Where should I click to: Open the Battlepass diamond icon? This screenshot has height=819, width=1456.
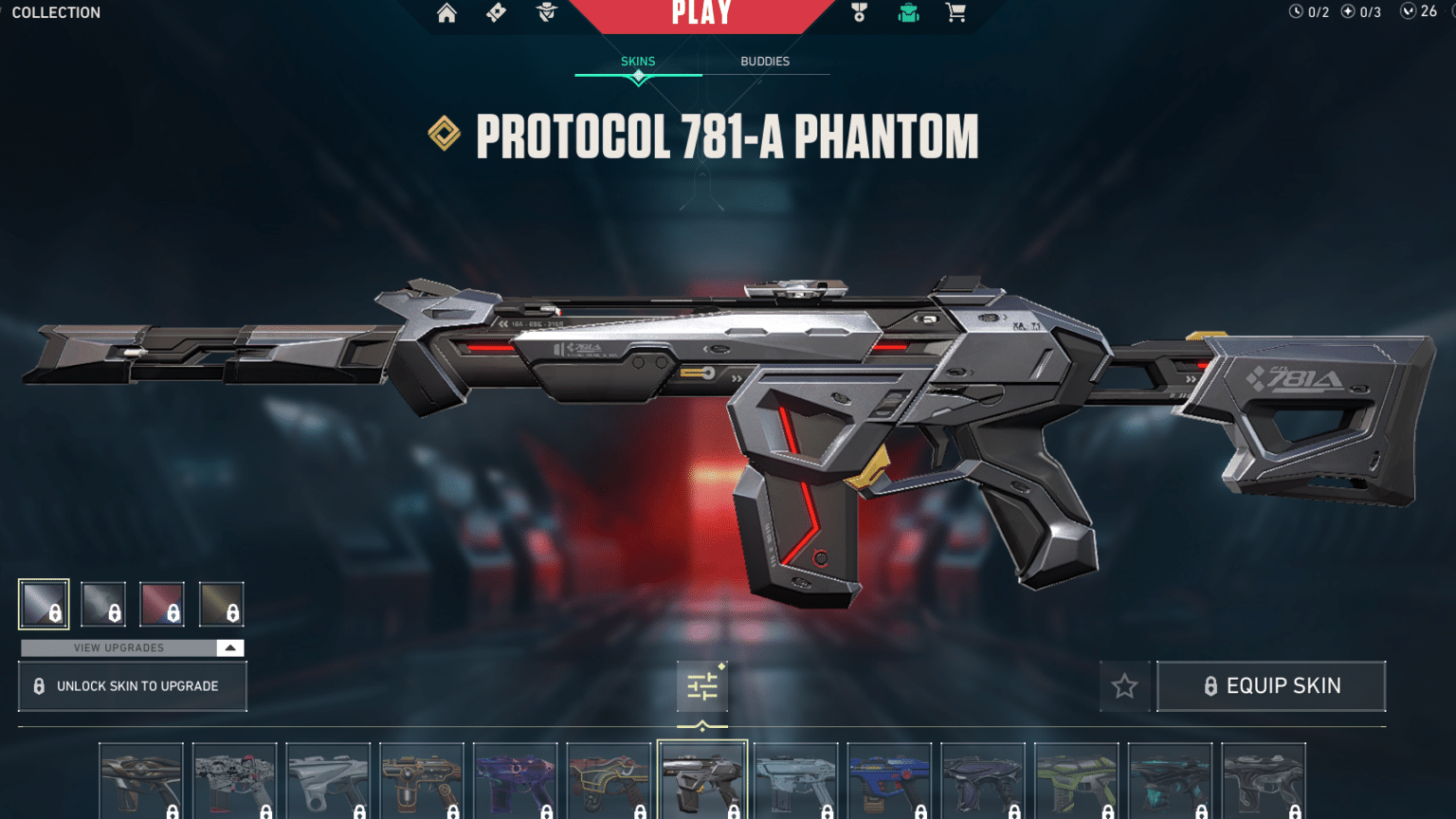[496, 13]
